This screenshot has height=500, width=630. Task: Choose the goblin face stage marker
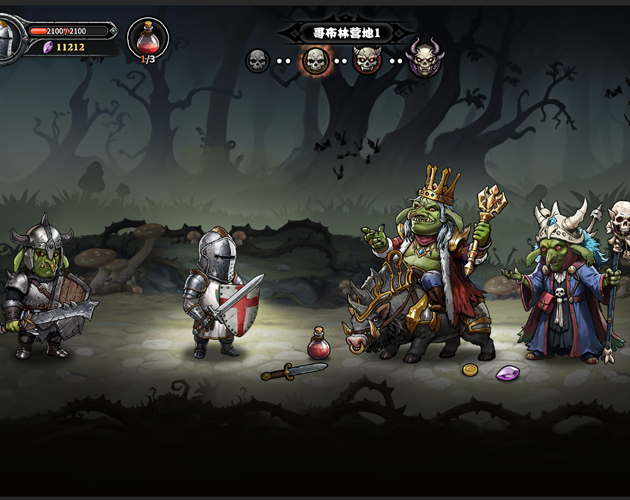(368, 61)
